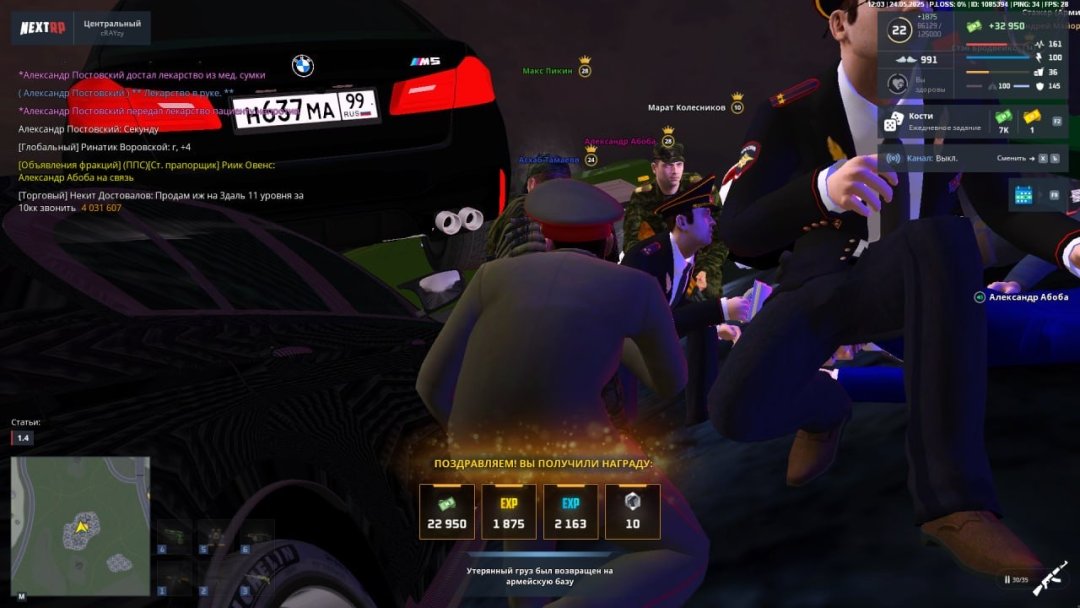Choose weapon slot 1
The width and height of the screenshot is (1080, 608).
[173, 579]
